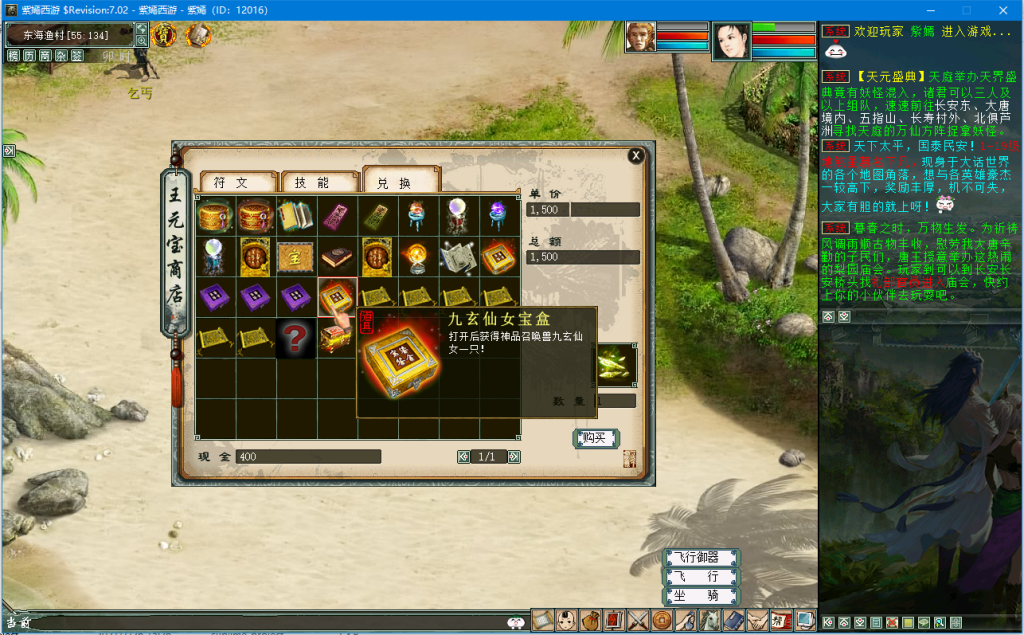Image resolution: width=1024 pixels, height=635 pixels.
Task: Go to the previous shop page arrow
Action: click(x=463, y=457)
